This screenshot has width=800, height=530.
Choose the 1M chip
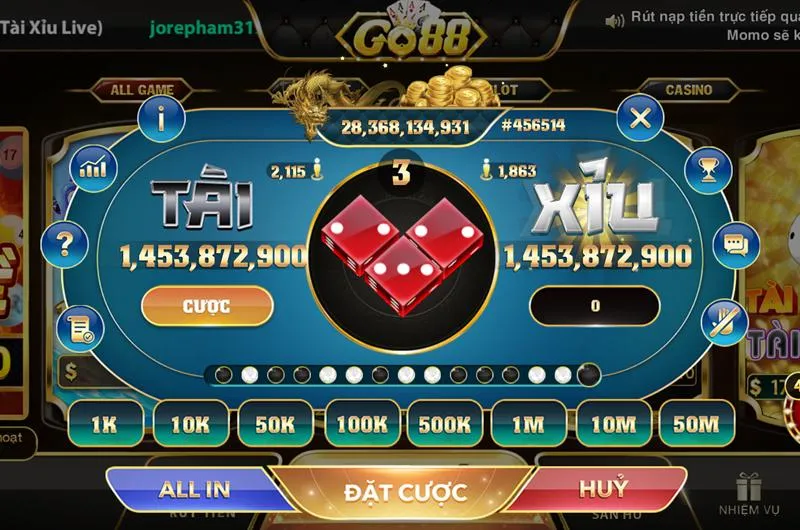coord(527,424)
